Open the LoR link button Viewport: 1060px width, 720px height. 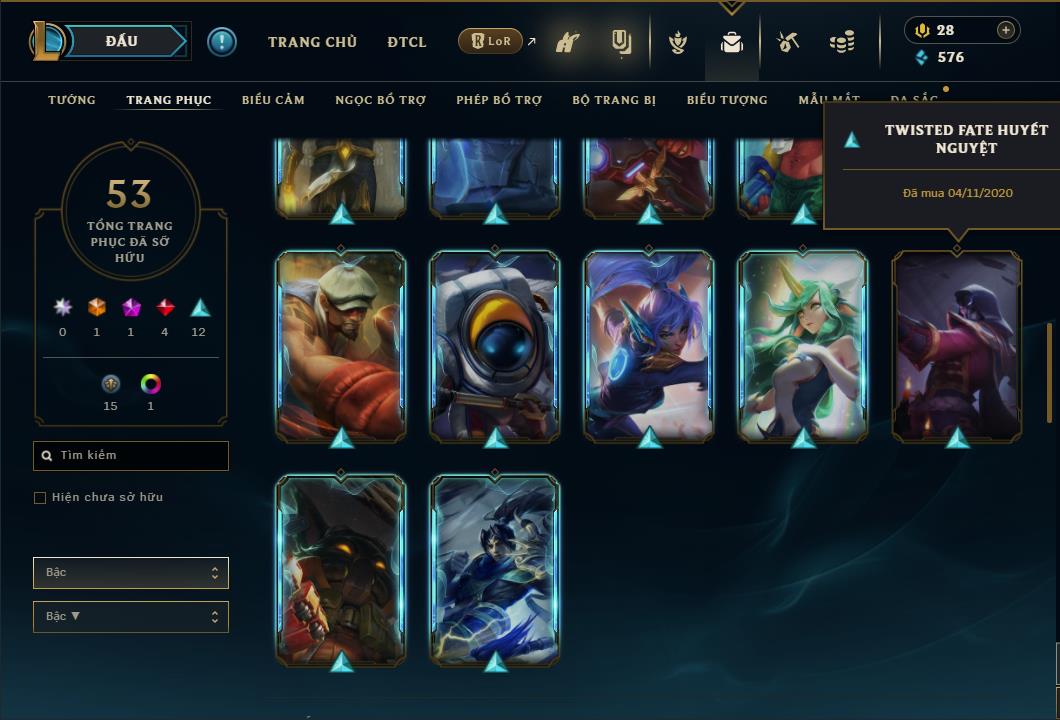[490, 42]
